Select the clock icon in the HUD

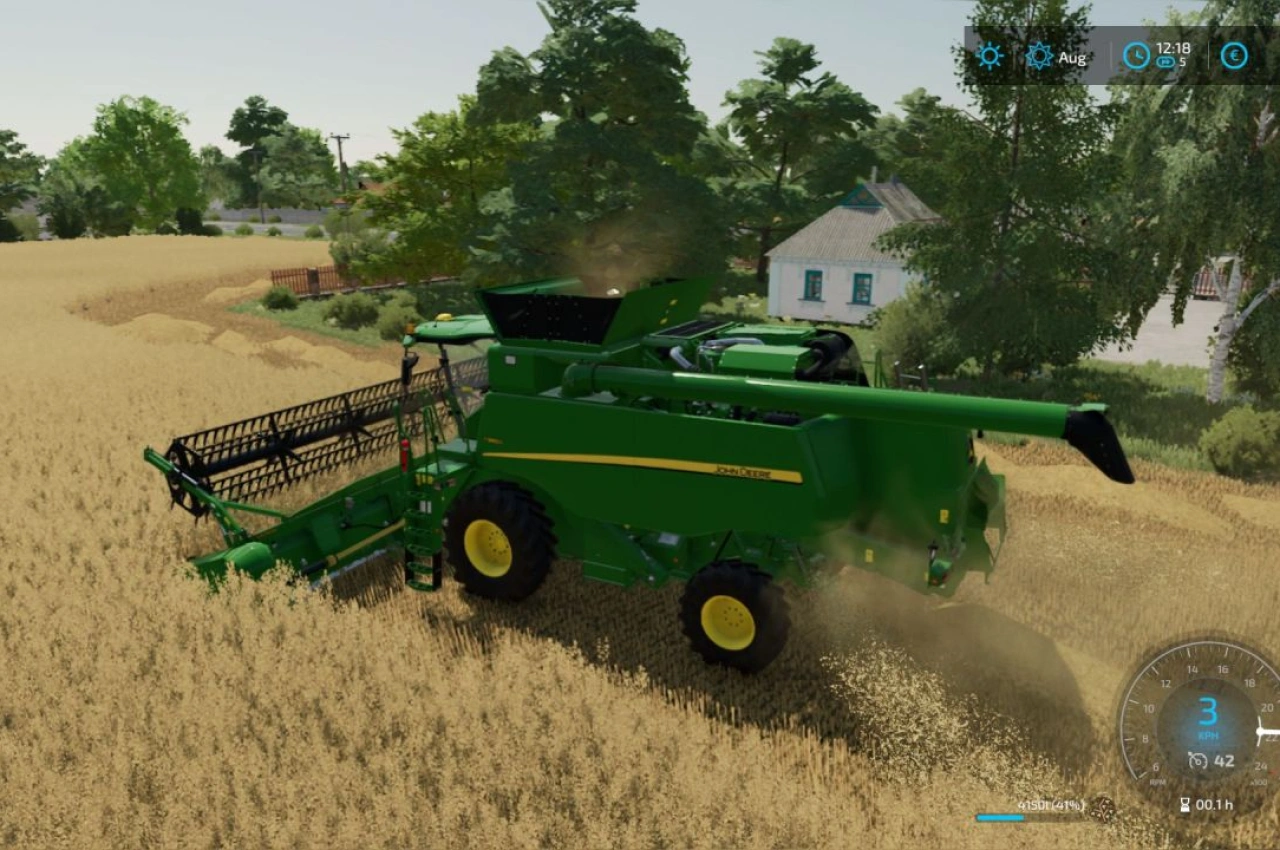pos(1136,55)
